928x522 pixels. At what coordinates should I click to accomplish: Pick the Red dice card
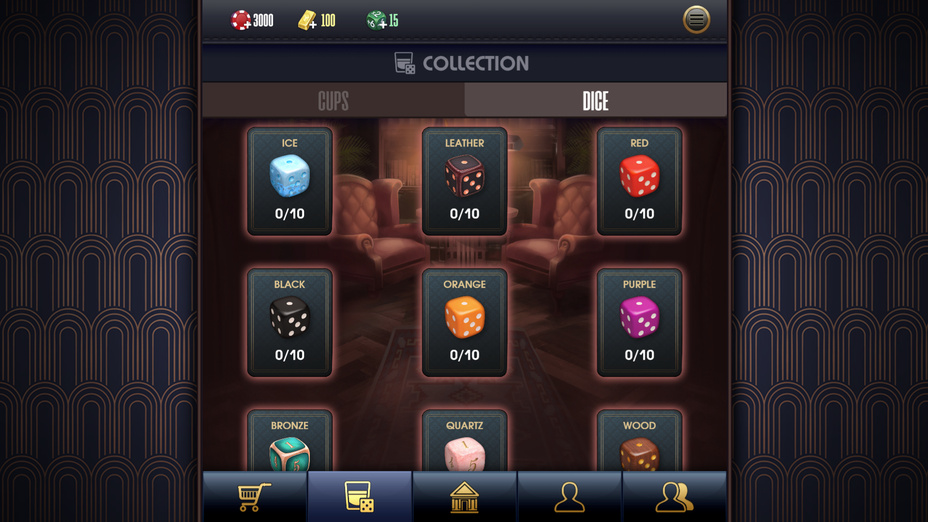[639, 181]
